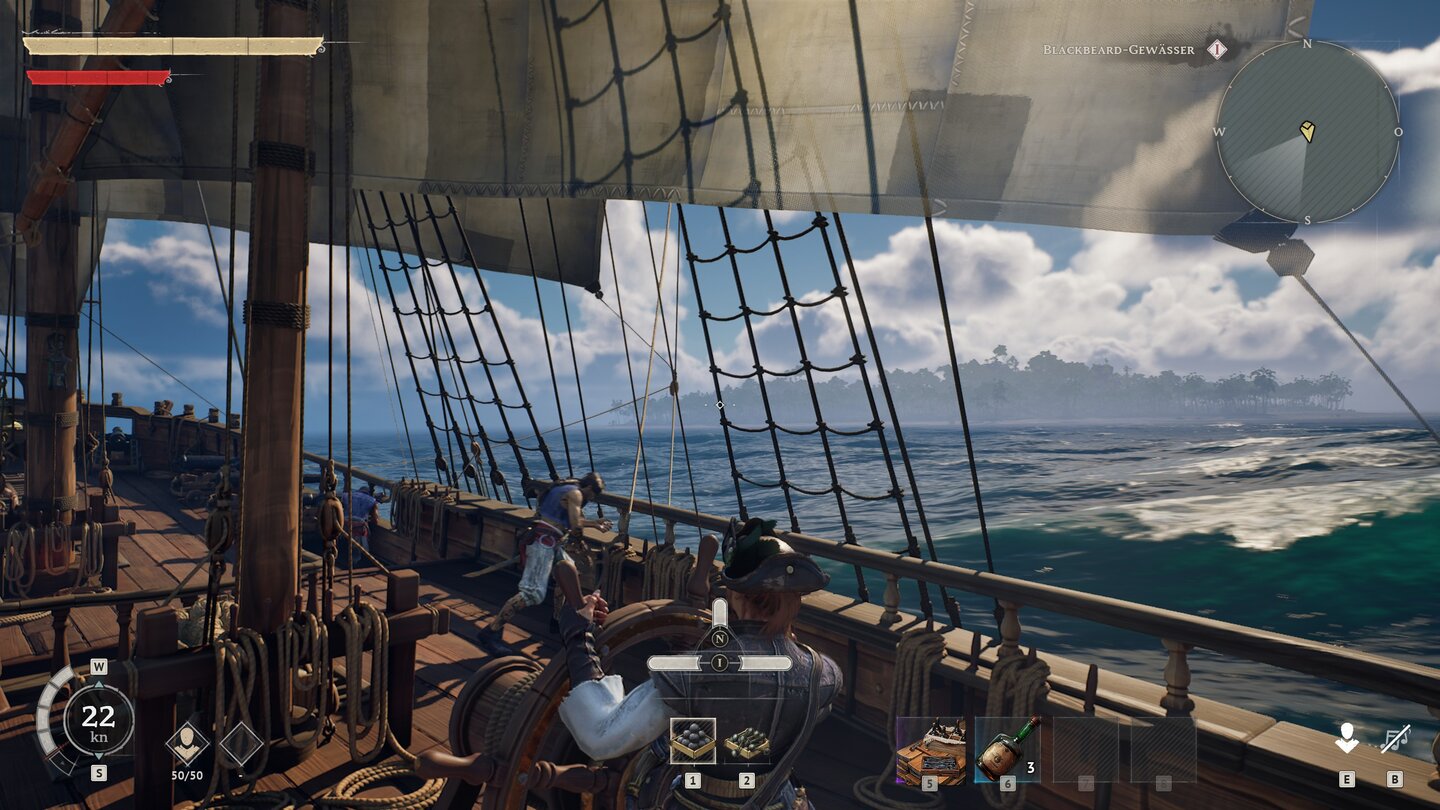Click the ship speed gauge showing 22 kn
This screenshot has width=1440, height=810.
click(98, 718)
